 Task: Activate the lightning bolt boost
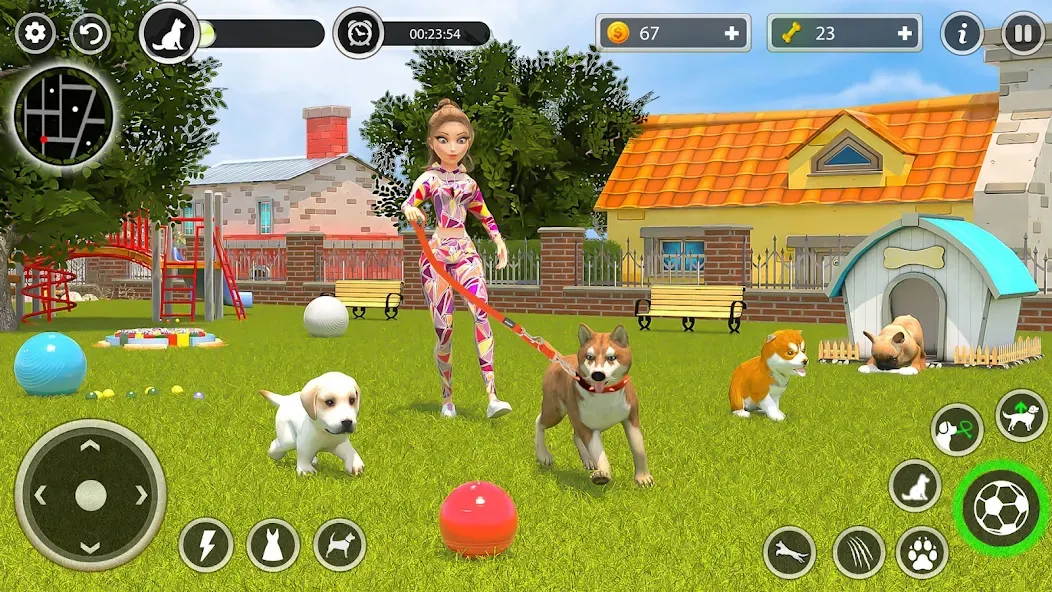pyautogui.click(x=206, y=545)
